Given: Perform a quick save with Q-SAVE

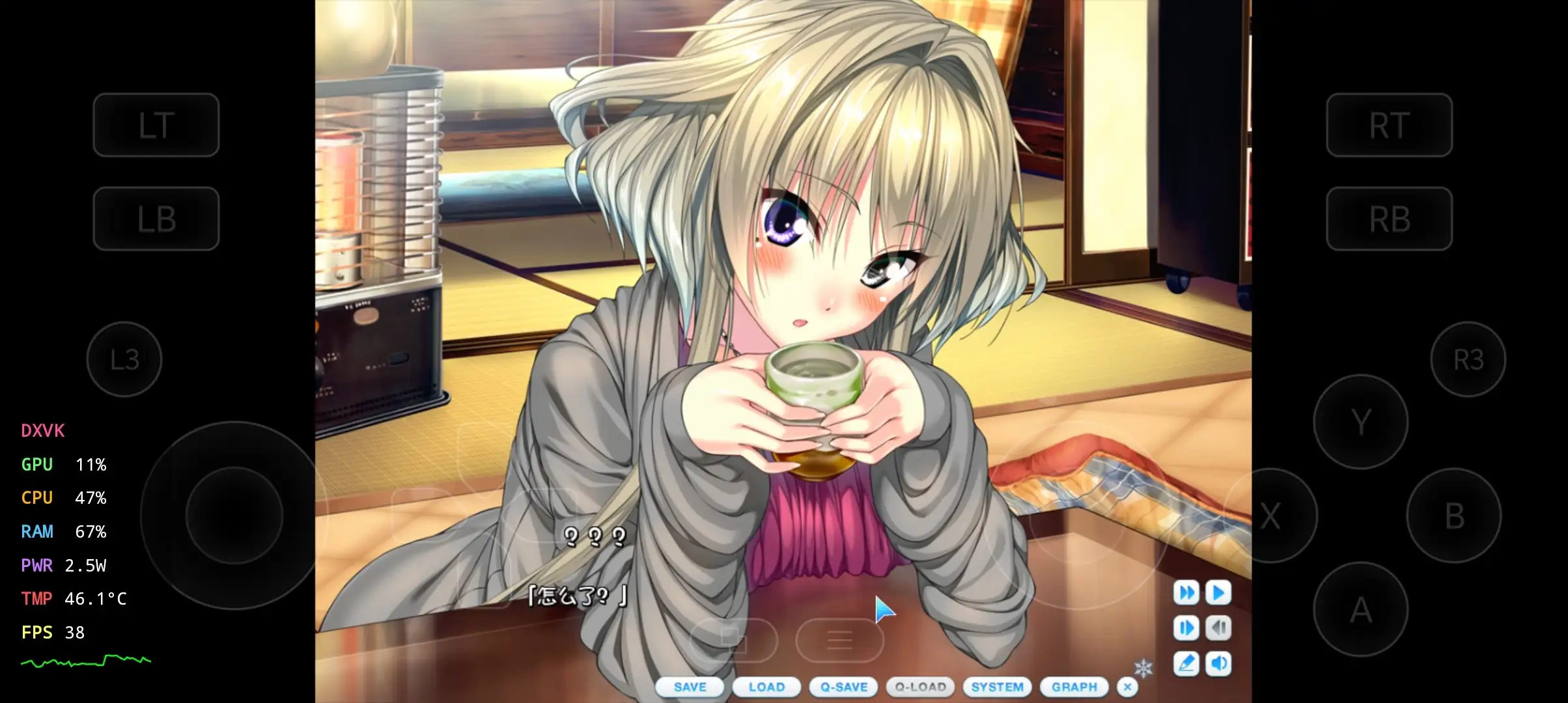Looking at the screenshot, I should coord(844,687).
